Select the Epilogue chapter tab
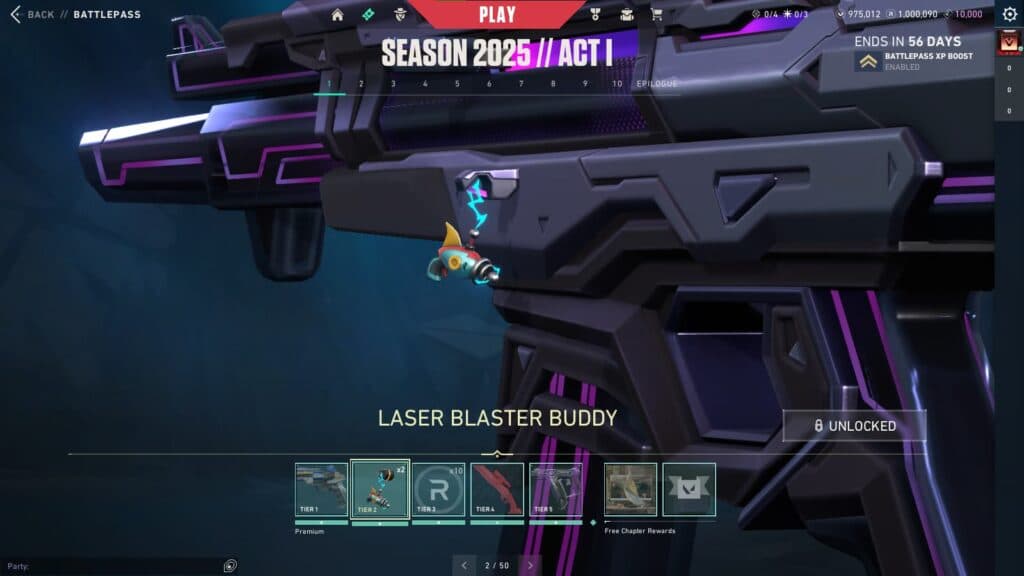This screenshot has height=576, width=1024. tap(657, 84)
